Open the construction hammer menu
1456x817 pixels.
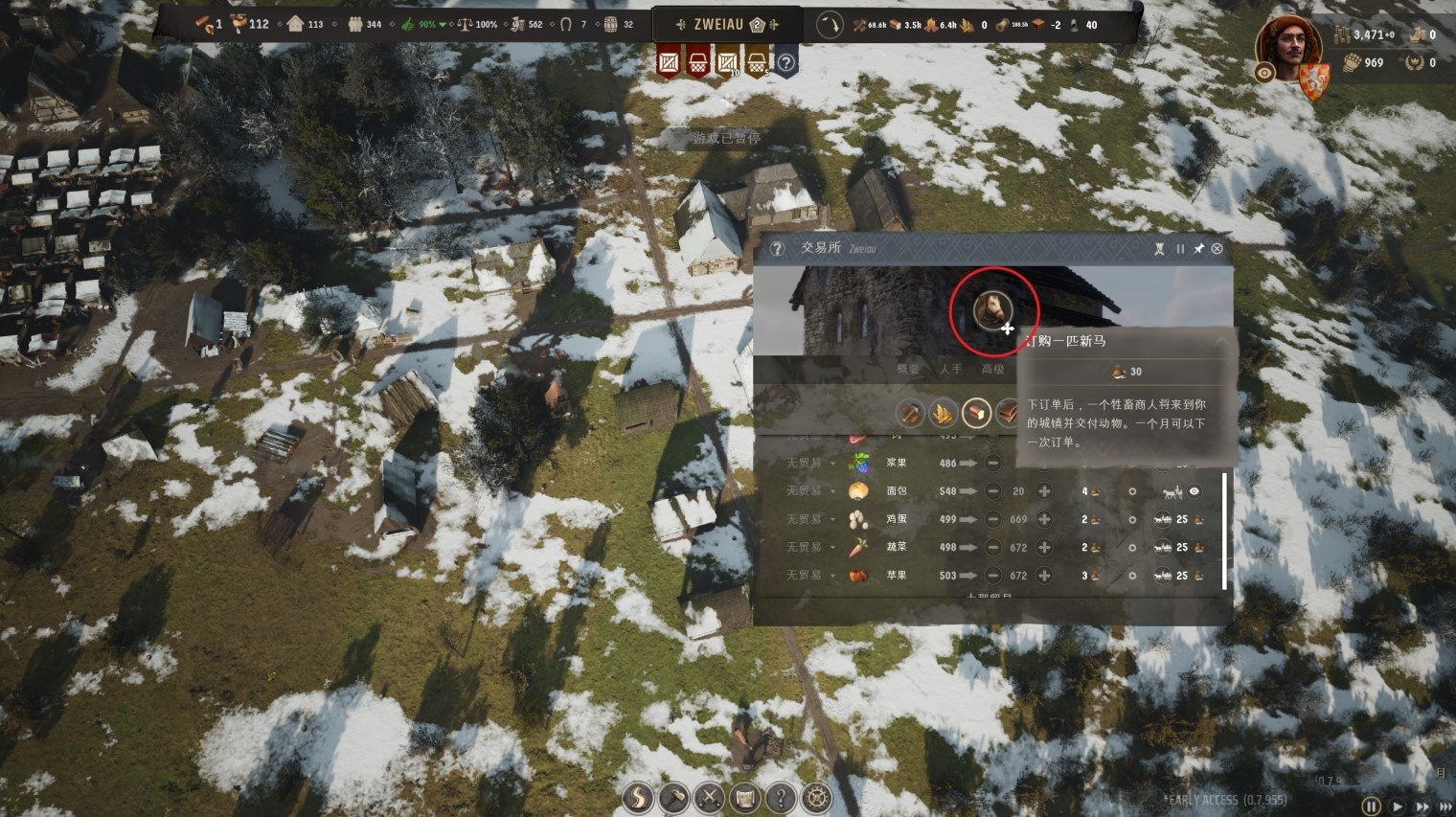tap(673, 798)
